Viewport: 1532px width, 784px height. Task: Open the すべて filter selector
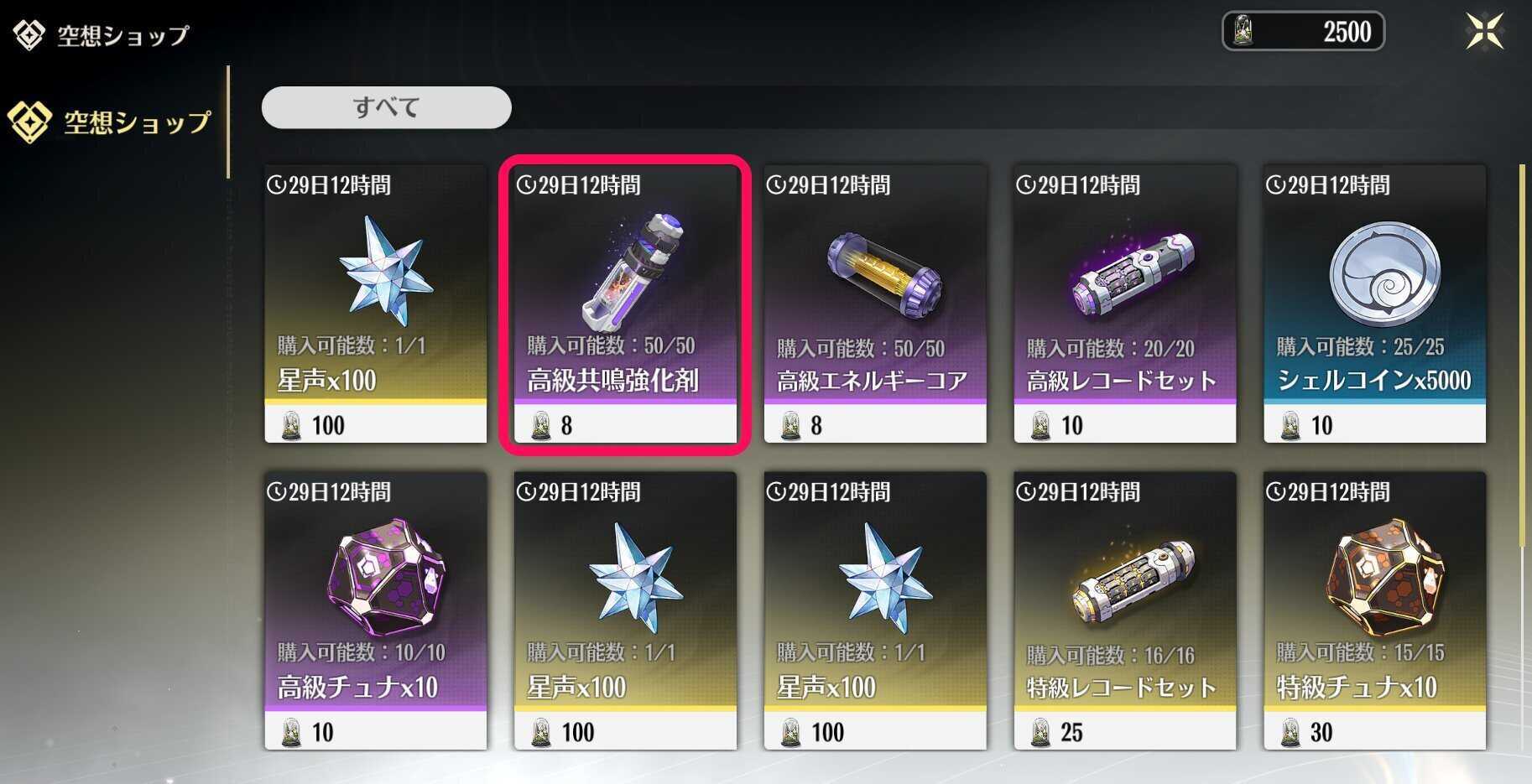(385, 106)
